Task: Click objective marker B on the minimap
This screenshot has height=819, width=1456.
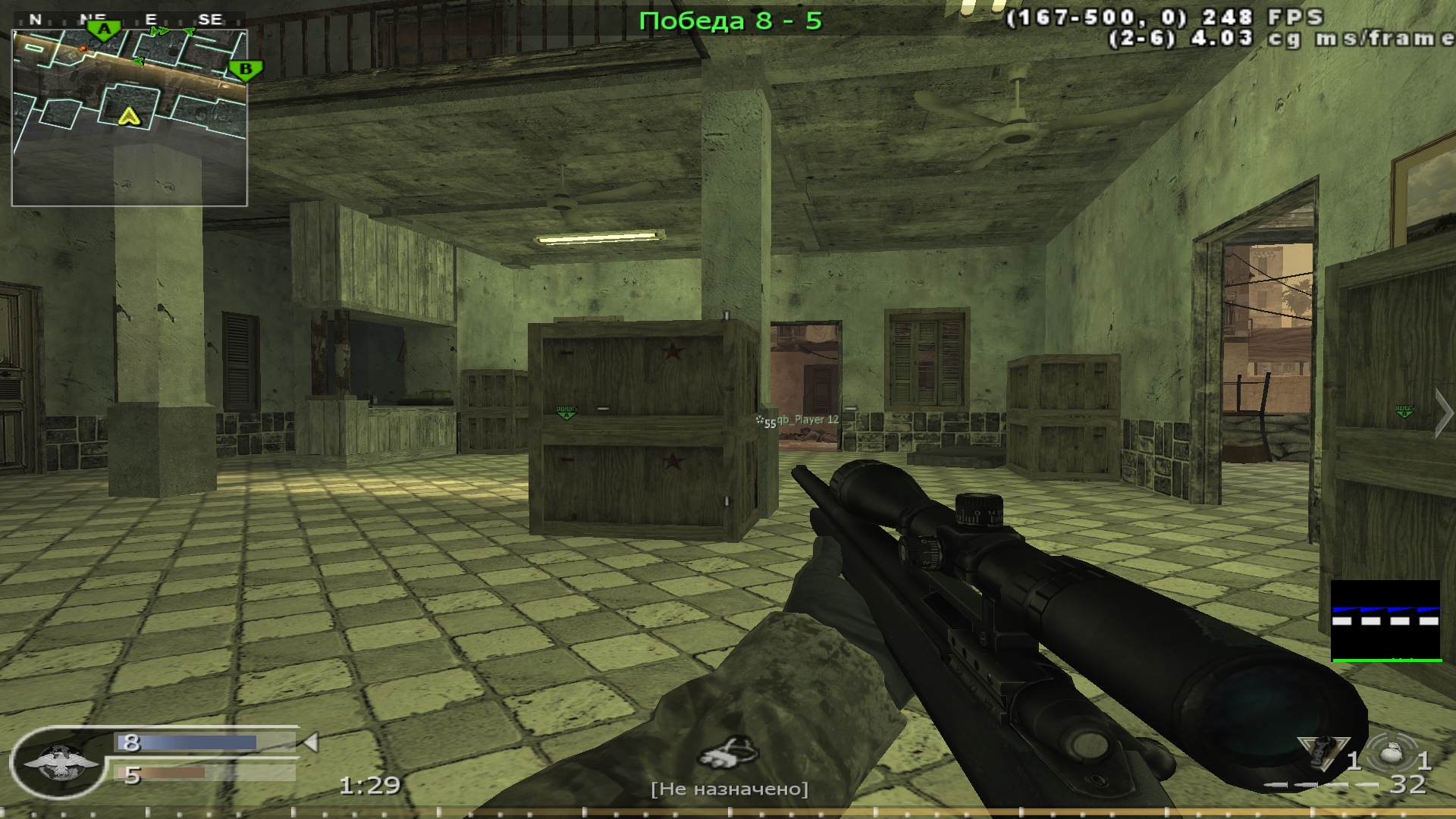Action: point(244,69)
